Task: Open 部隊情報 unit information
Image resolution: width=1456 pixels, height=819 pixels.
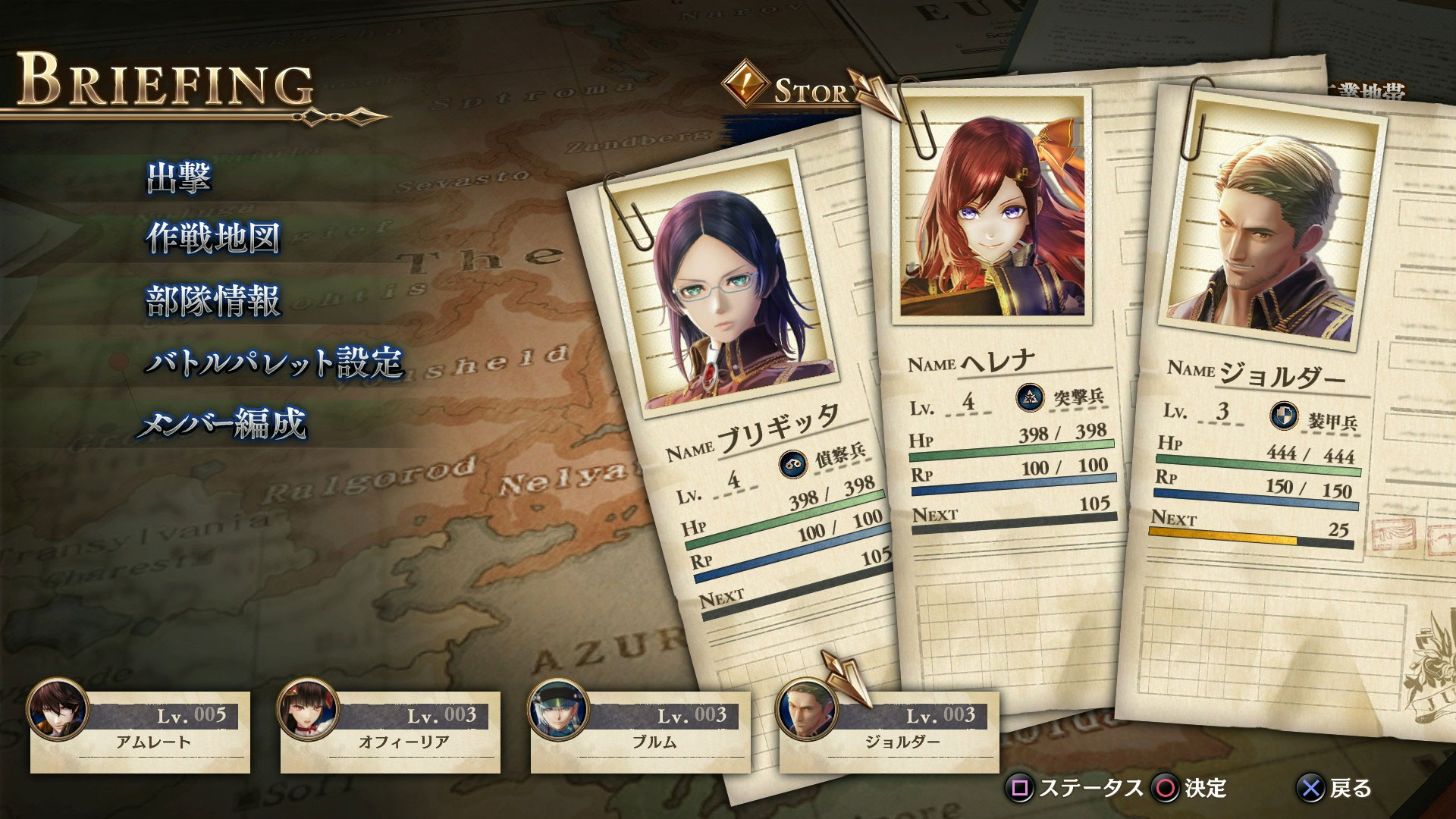Action: click(x=213, y=301)
